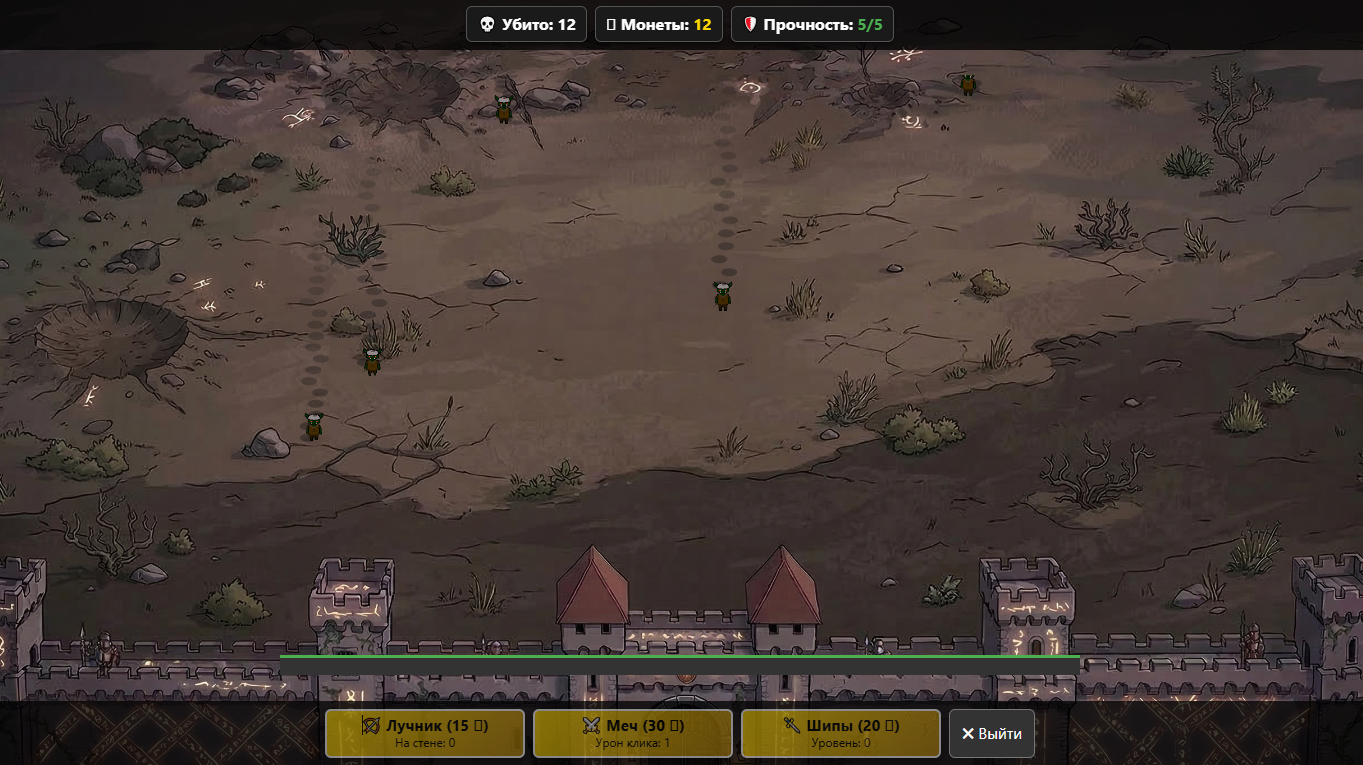
Task: Purchase an archer with the Лучник button
Action: point(424,732)
